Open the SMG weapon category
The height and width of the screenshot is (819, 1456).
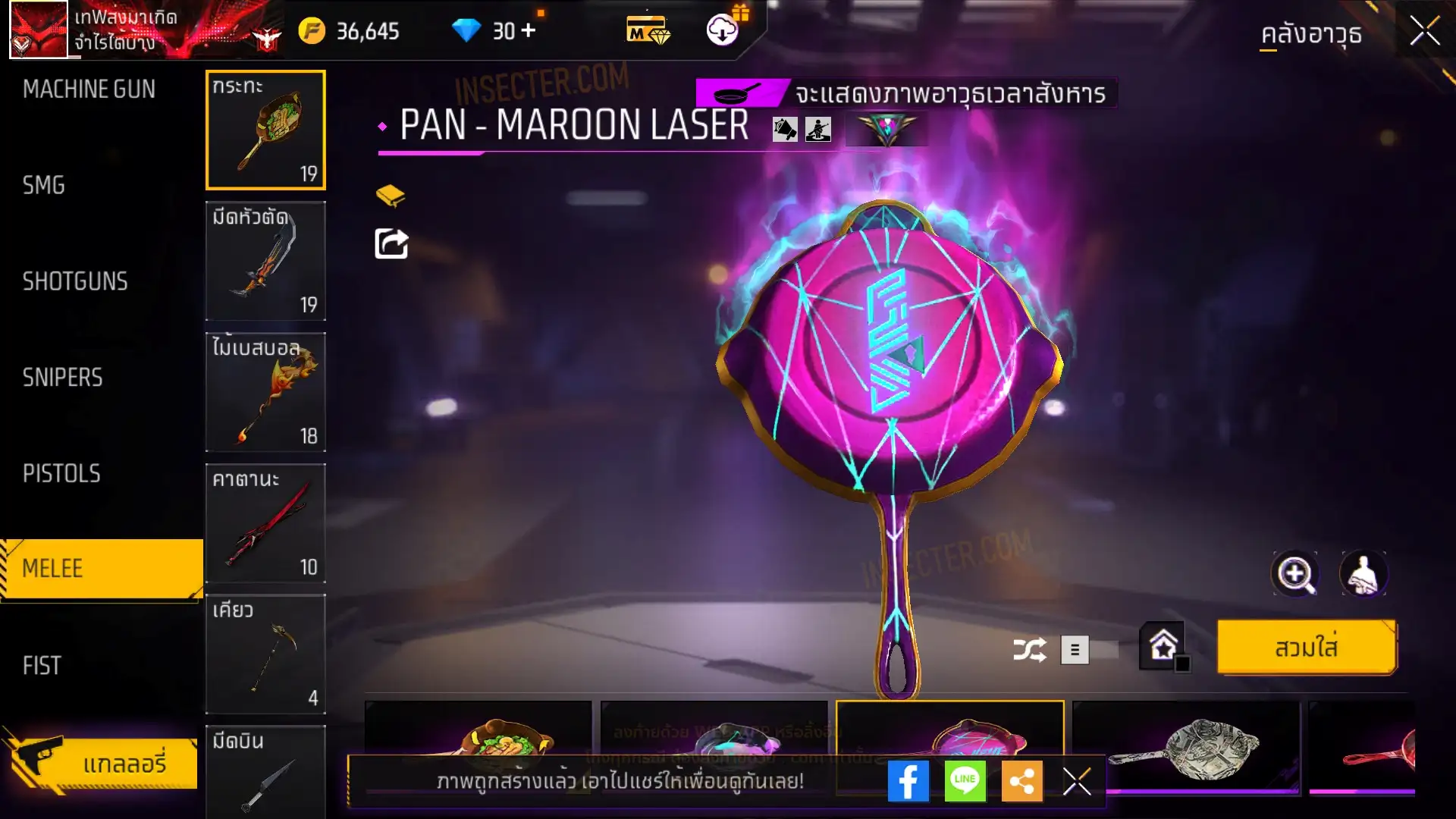pos(44,185)
